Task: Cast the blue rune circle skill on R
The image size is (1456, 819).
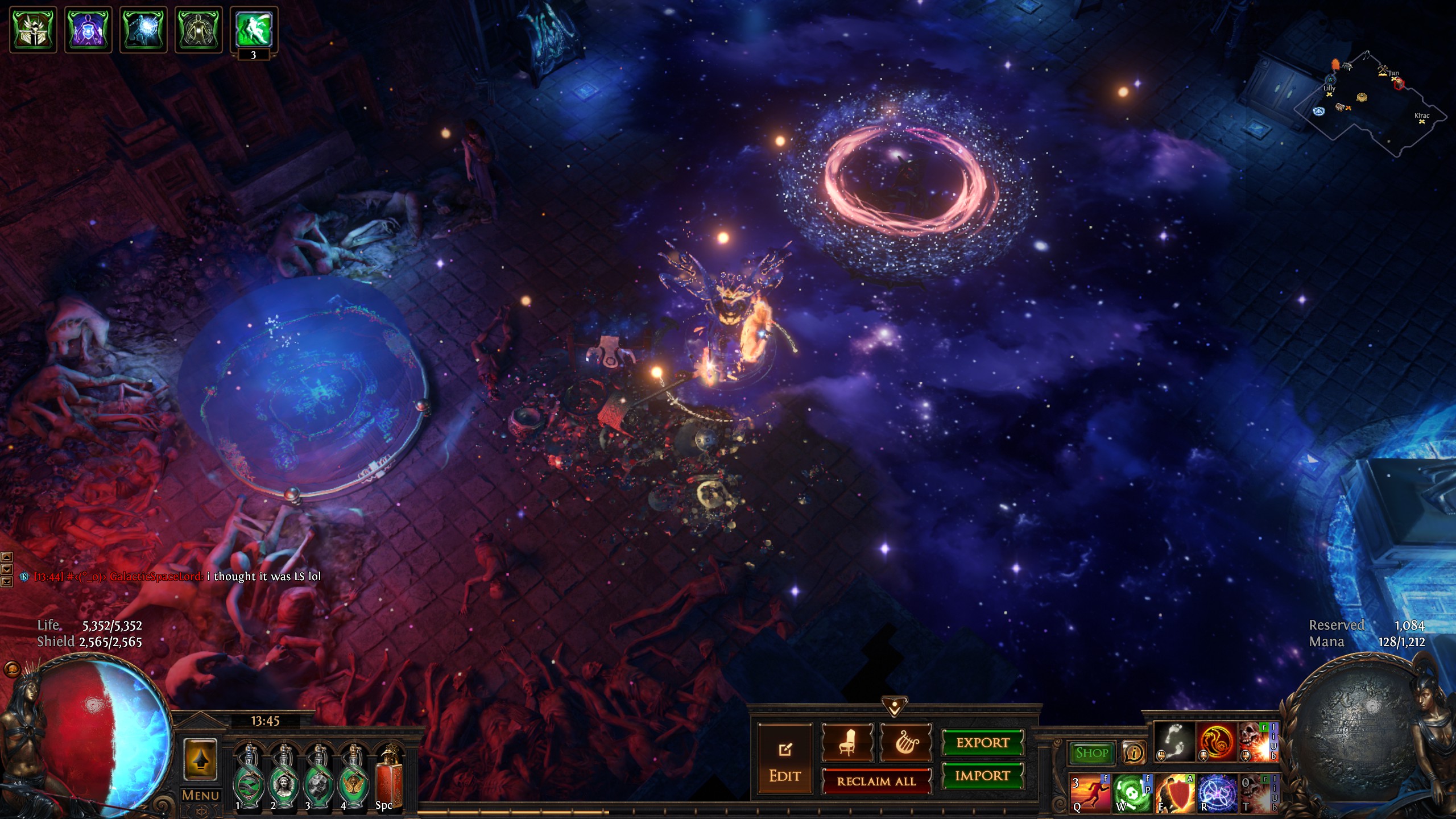Action: [x=1217, y=793]
